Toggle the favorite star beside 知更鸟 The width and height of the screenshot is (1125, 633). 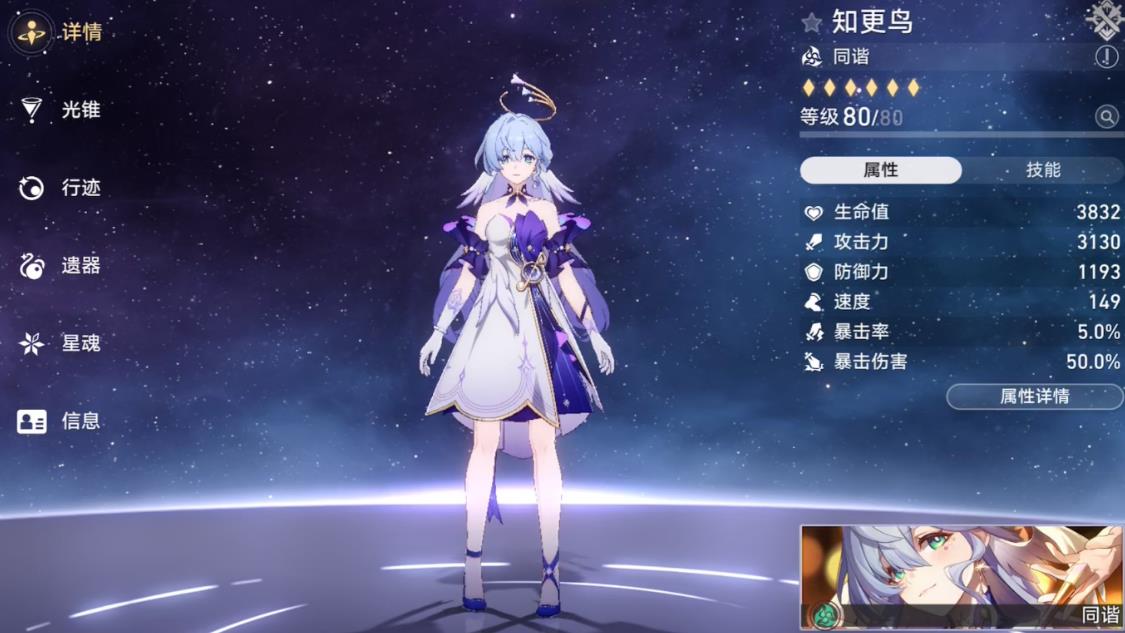(812, 22)
